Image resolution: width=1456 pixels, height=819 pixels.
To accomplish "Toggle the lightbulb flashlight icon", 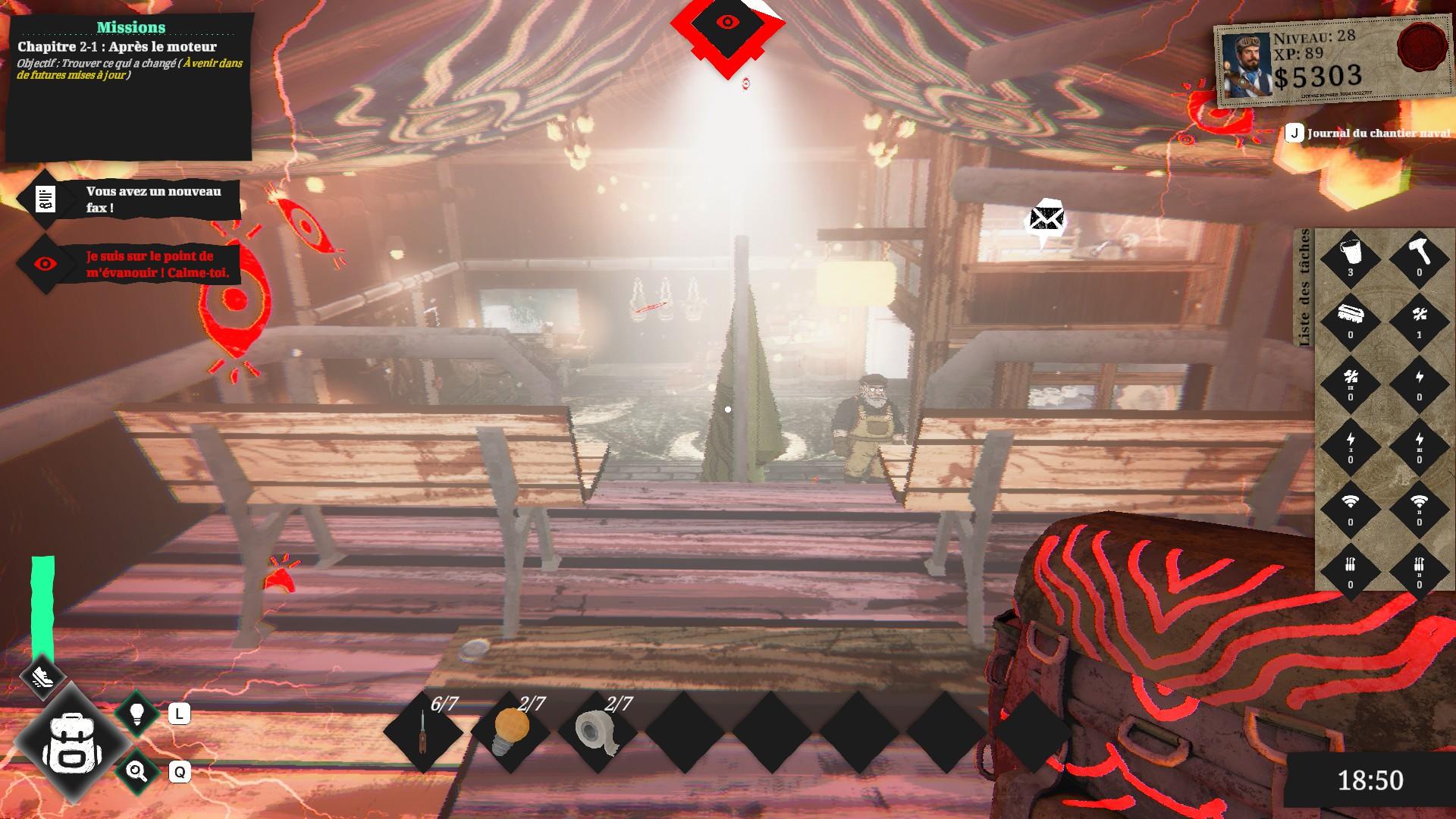I will pyautogui.click(x=137, y=714).
